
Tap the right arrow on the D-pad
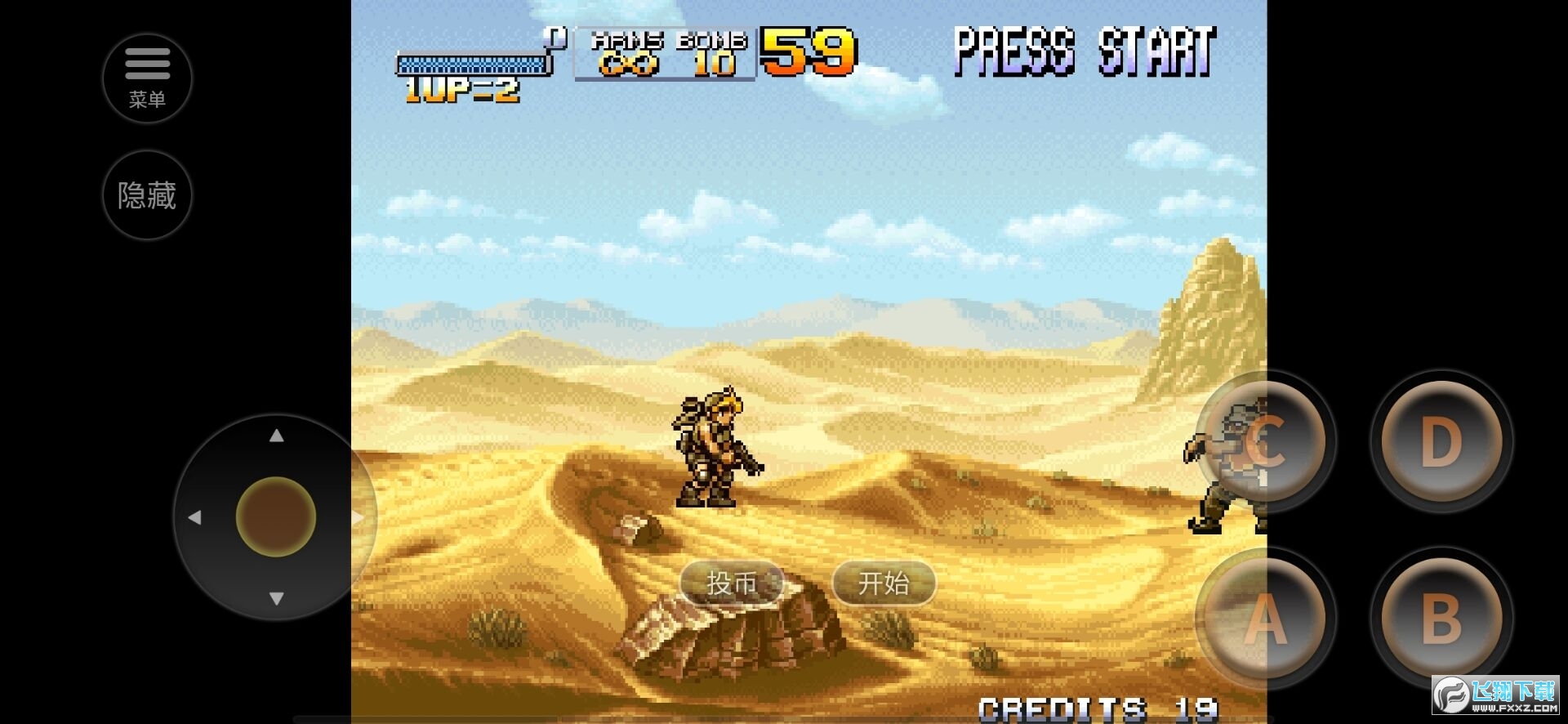pos(356,516)
